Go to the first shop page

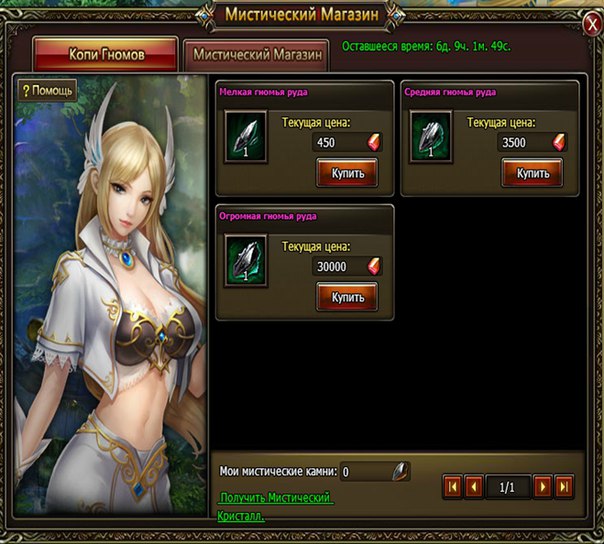coord(453,487)
